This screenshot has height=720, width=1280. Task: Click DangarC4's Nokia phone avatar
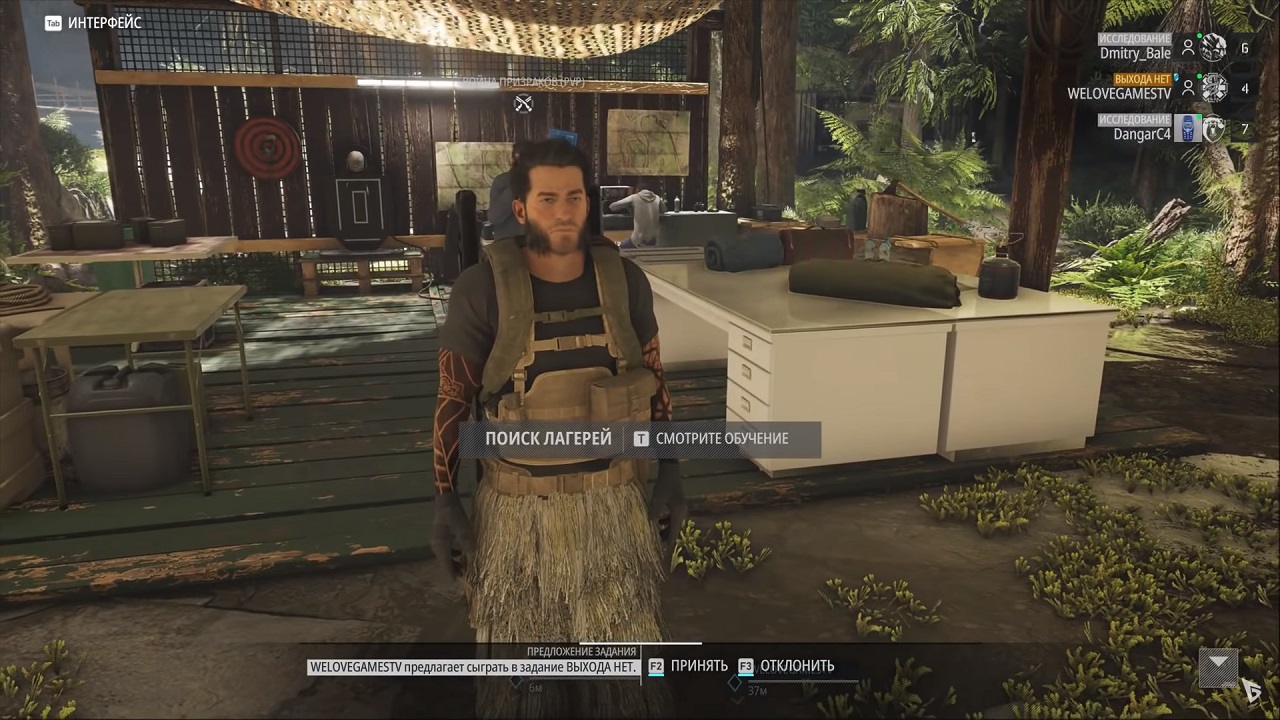(x=1187, y=128)
